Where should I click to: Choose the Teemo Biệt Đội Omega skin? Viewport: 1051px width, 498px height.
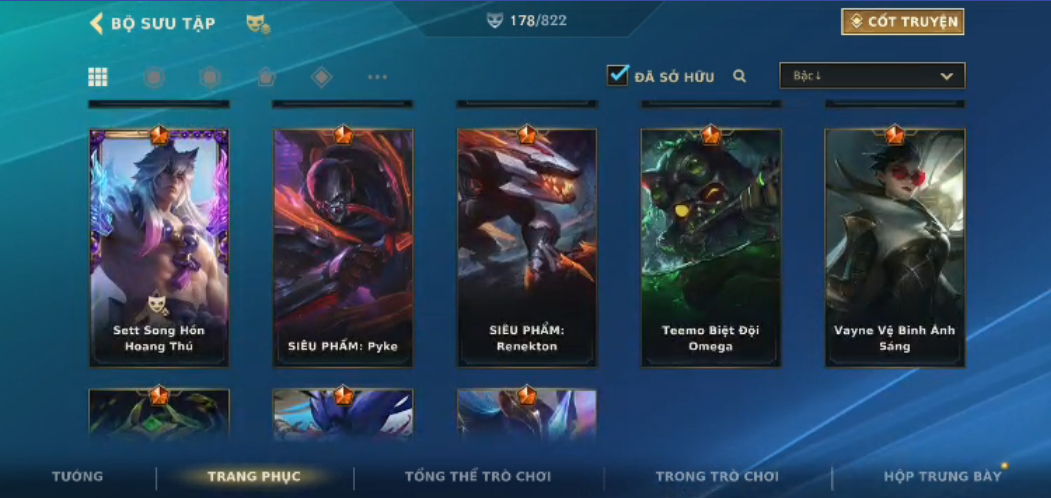(x=711, y=248)
